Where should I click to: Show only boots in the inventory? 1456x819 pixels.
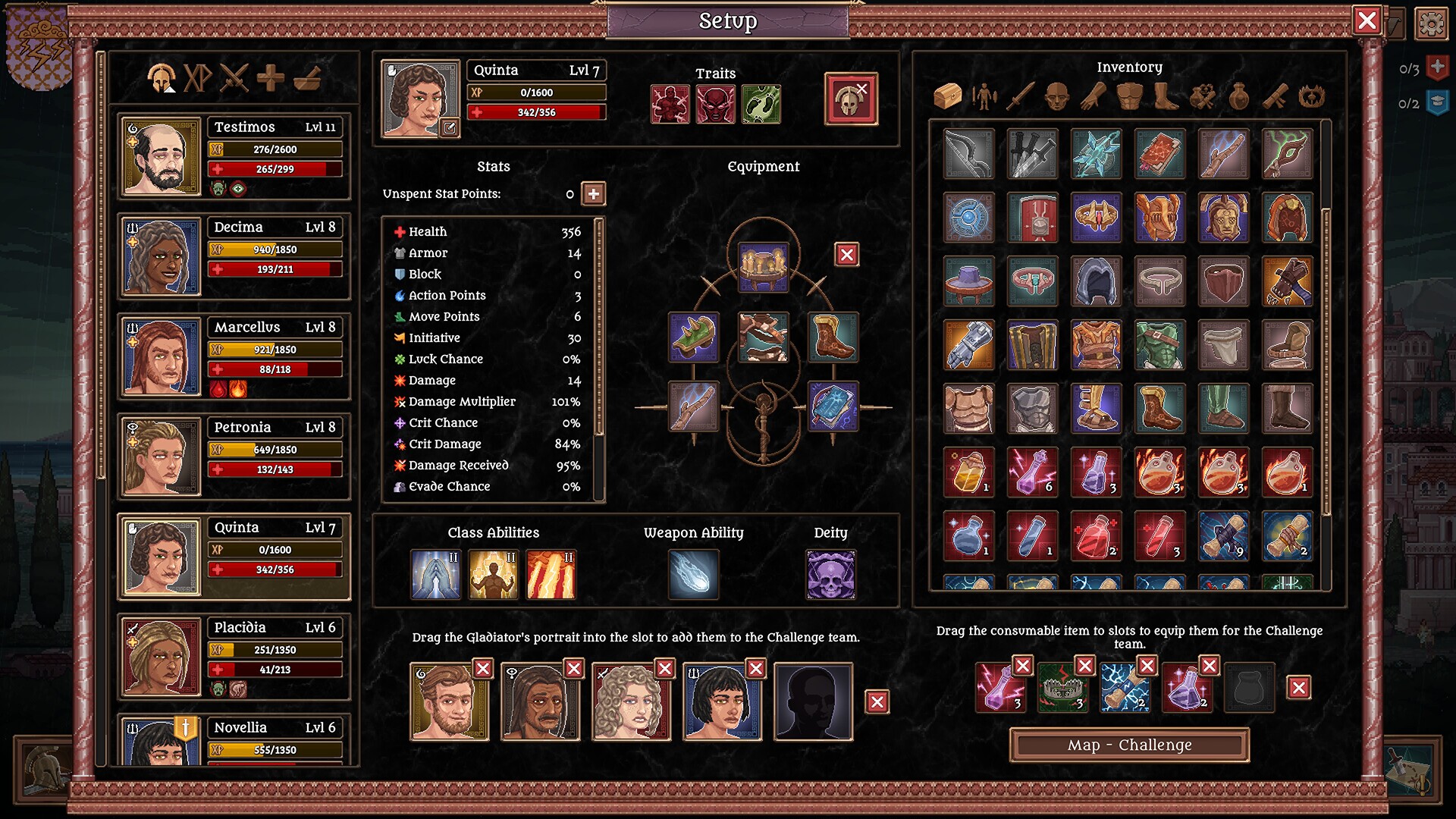pos(1166,96)
